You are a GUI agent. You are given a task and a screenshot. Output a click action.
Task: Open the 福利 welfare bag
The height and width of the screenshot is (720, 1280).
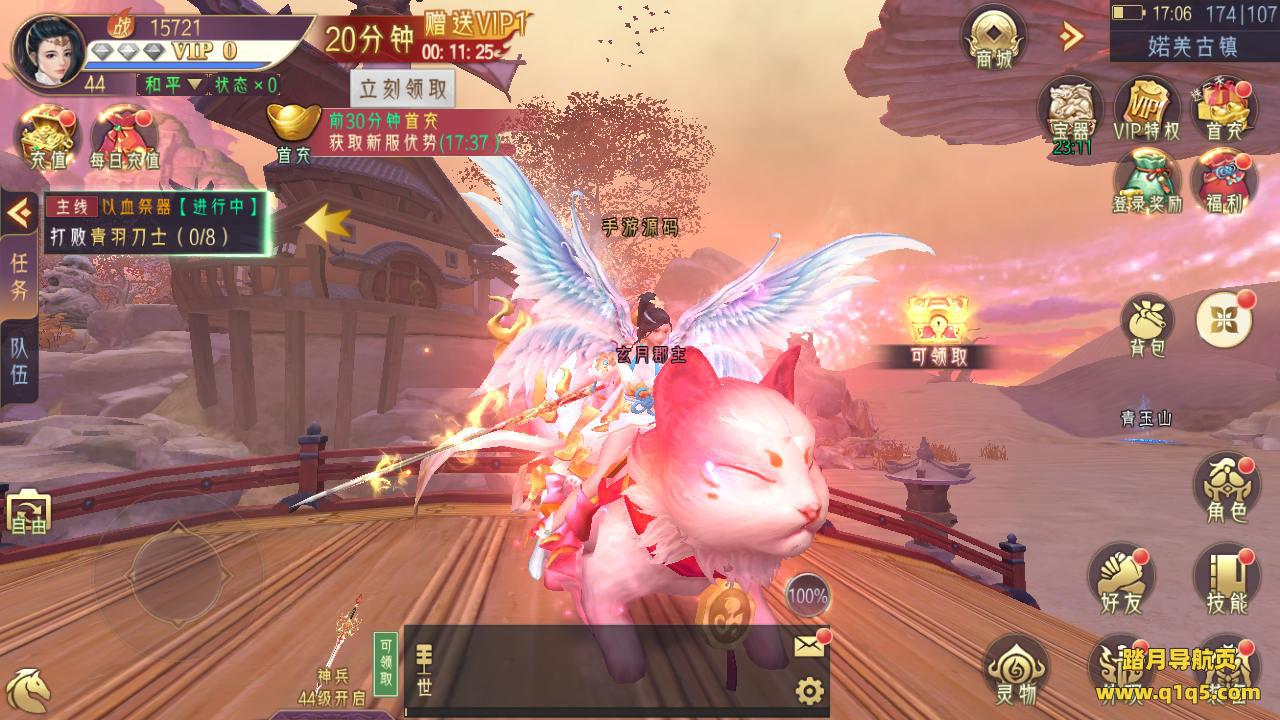[1223, 182]
